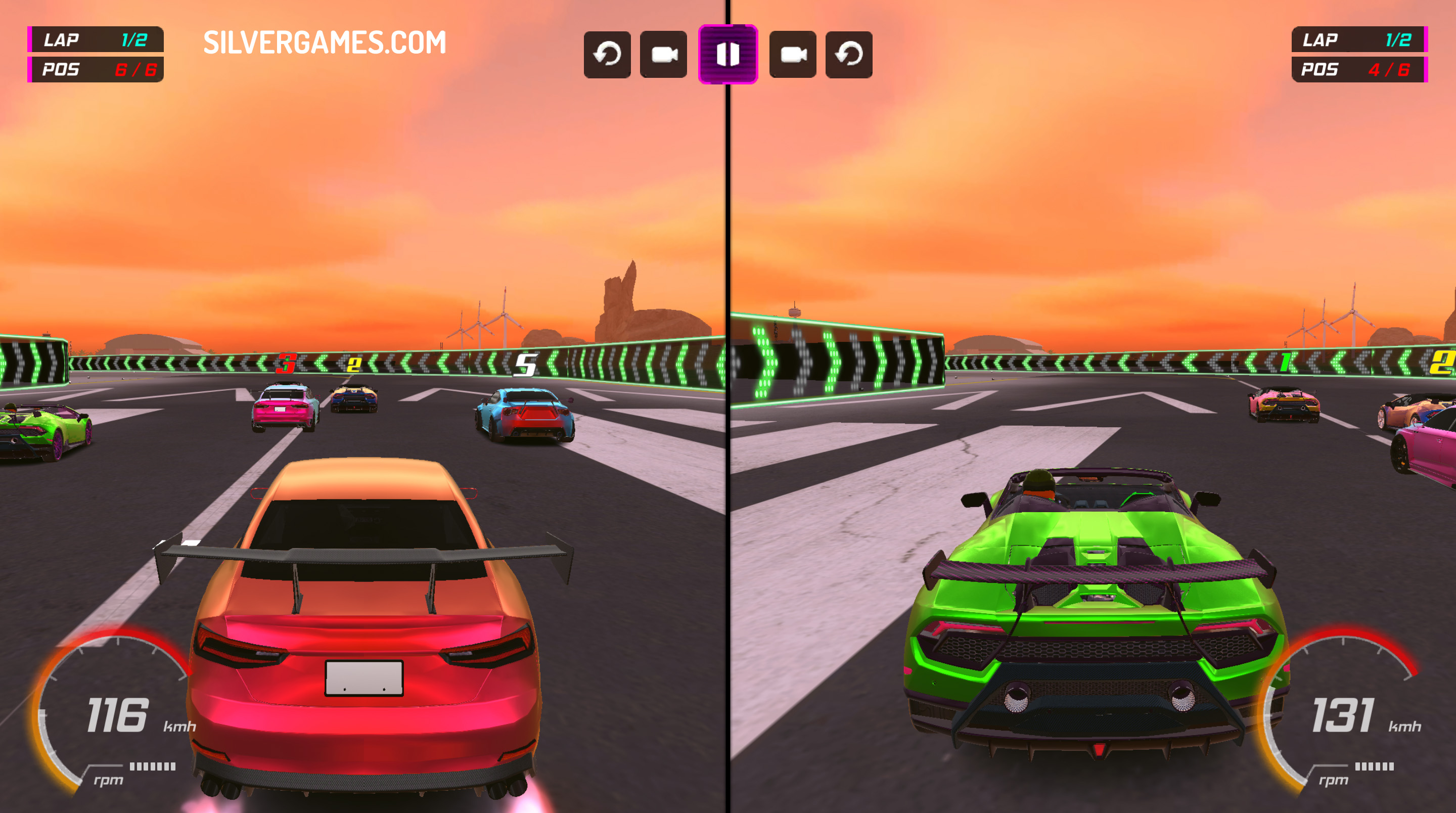The height and width of the screenshot is (813, 1456).
Task: Expand the LAP counter panel on the right
Action: pos(1362,39)
